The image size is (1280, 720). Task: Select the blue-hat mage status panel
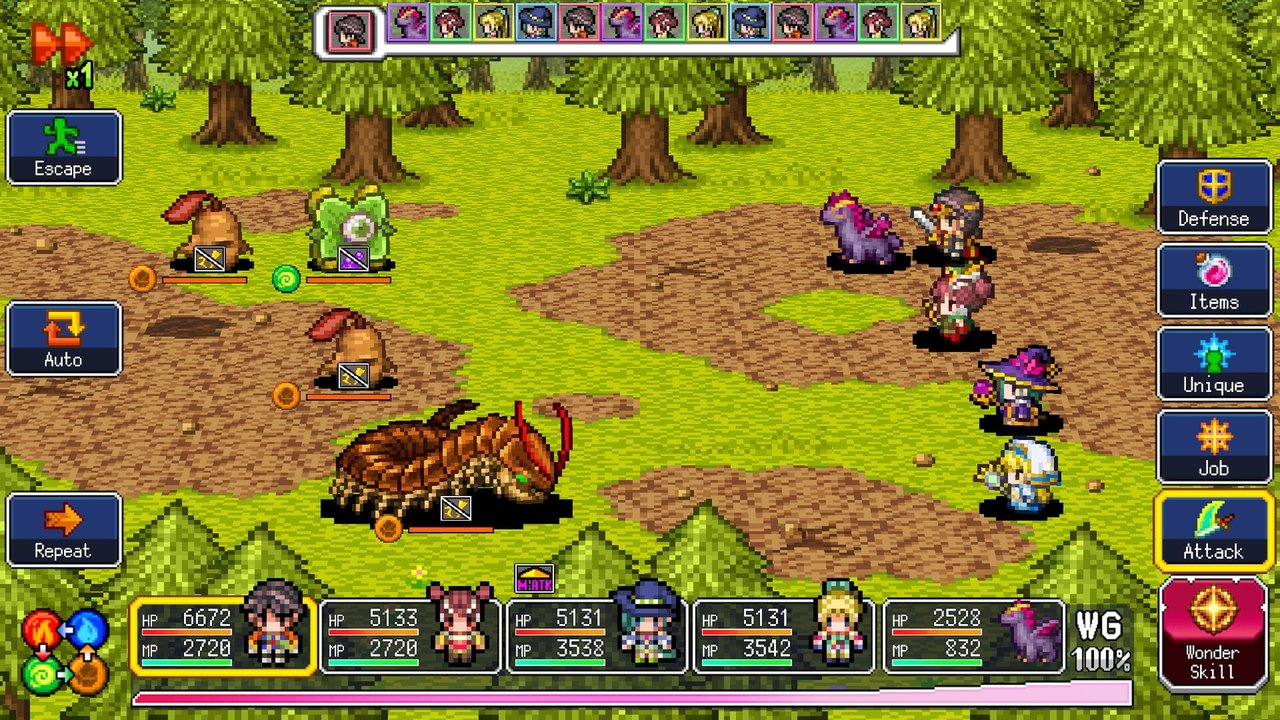coord(597,635)
